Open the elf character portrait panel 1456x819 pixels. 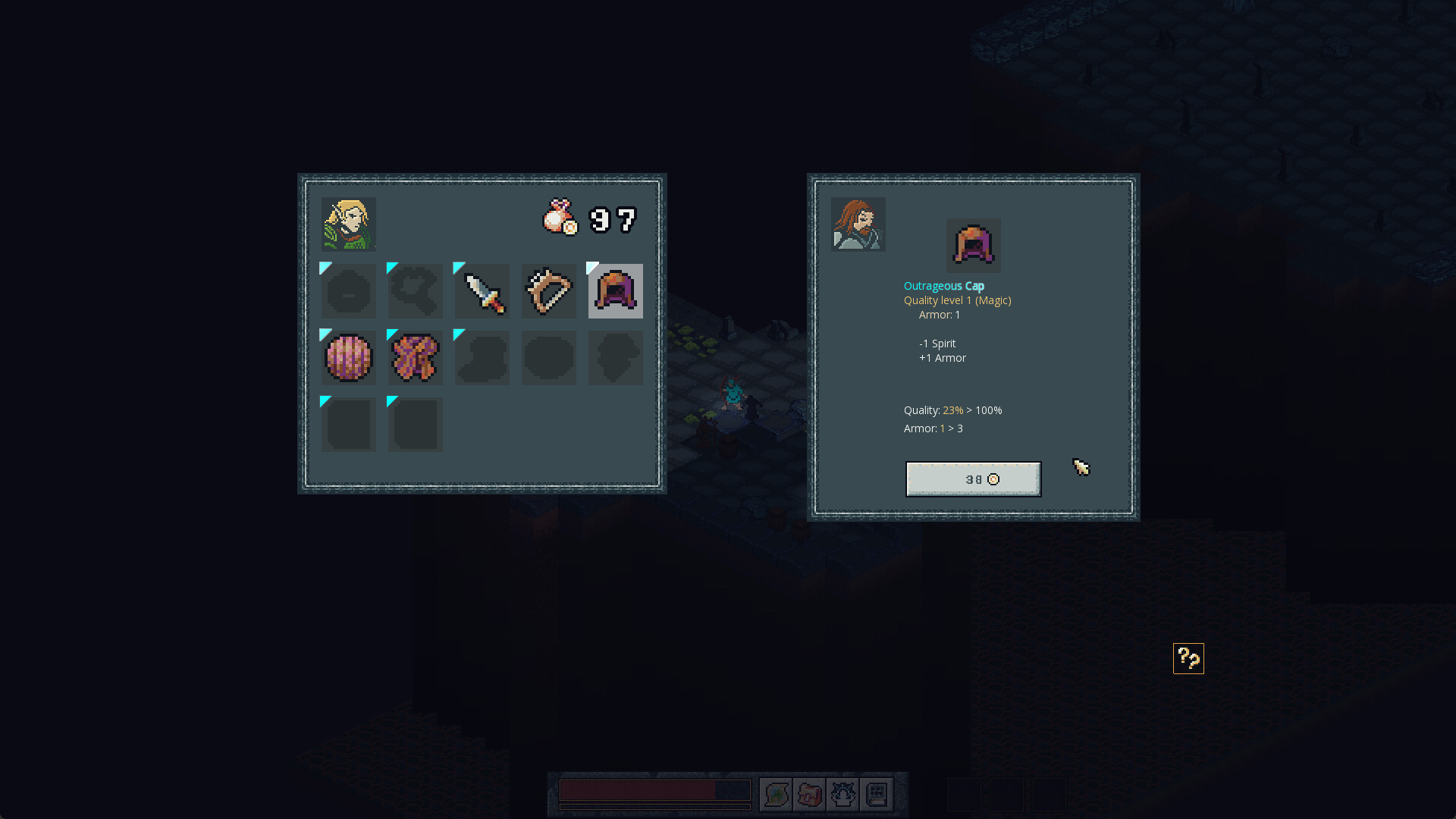[348, 223]
